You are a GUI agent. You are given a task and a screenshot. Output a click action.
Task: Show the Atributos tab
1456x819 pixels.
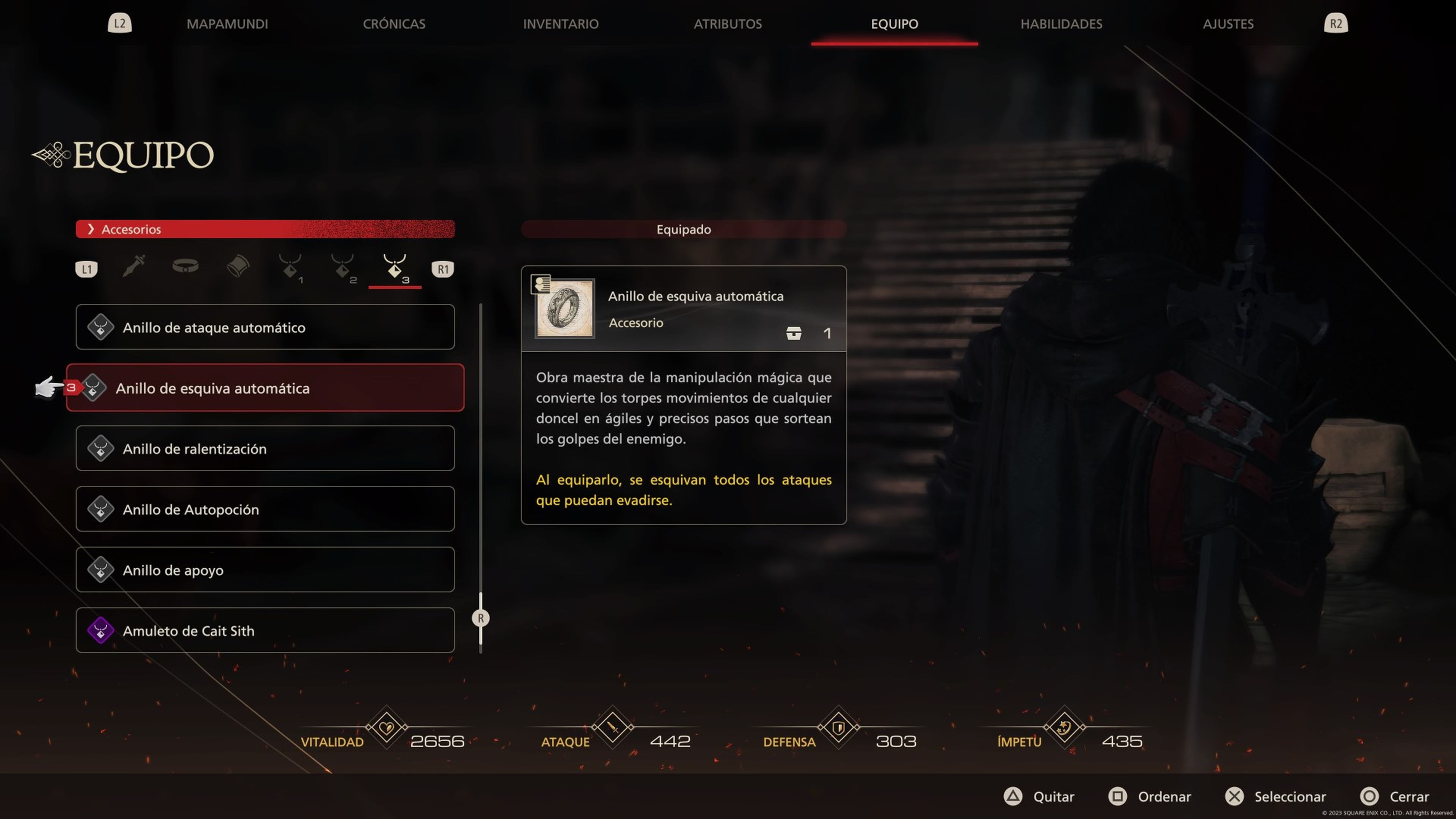point(728,24)
